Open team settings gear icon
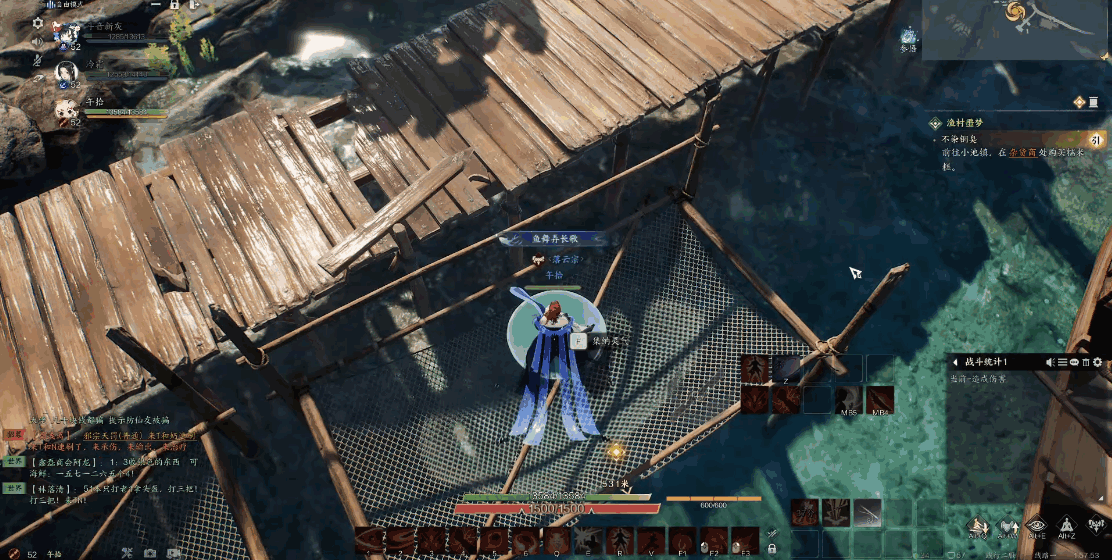 [38, 21]
